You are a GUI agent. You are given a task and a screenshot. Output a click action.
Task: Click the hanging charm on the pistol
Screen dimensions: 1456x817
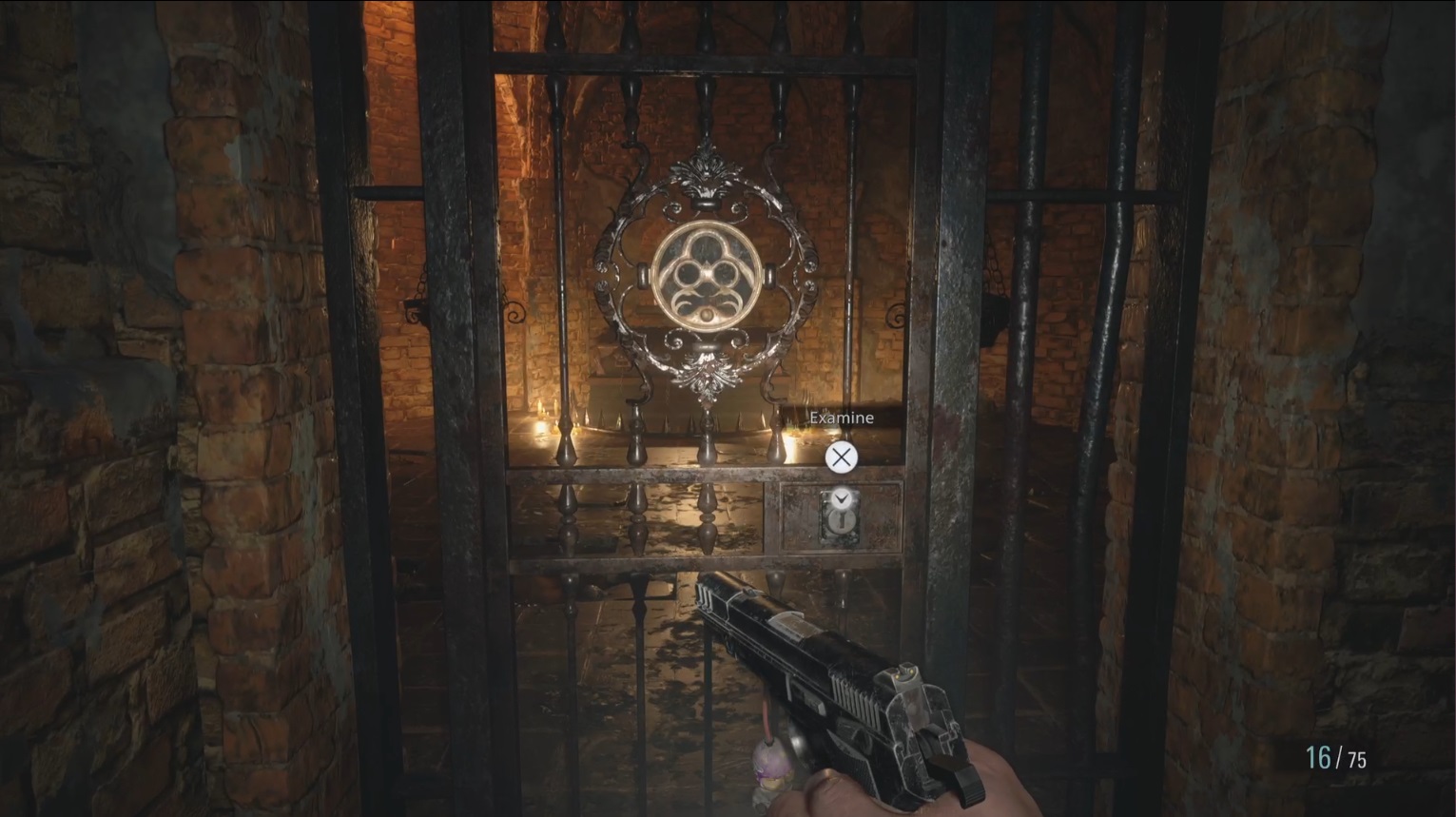[772, 766]
